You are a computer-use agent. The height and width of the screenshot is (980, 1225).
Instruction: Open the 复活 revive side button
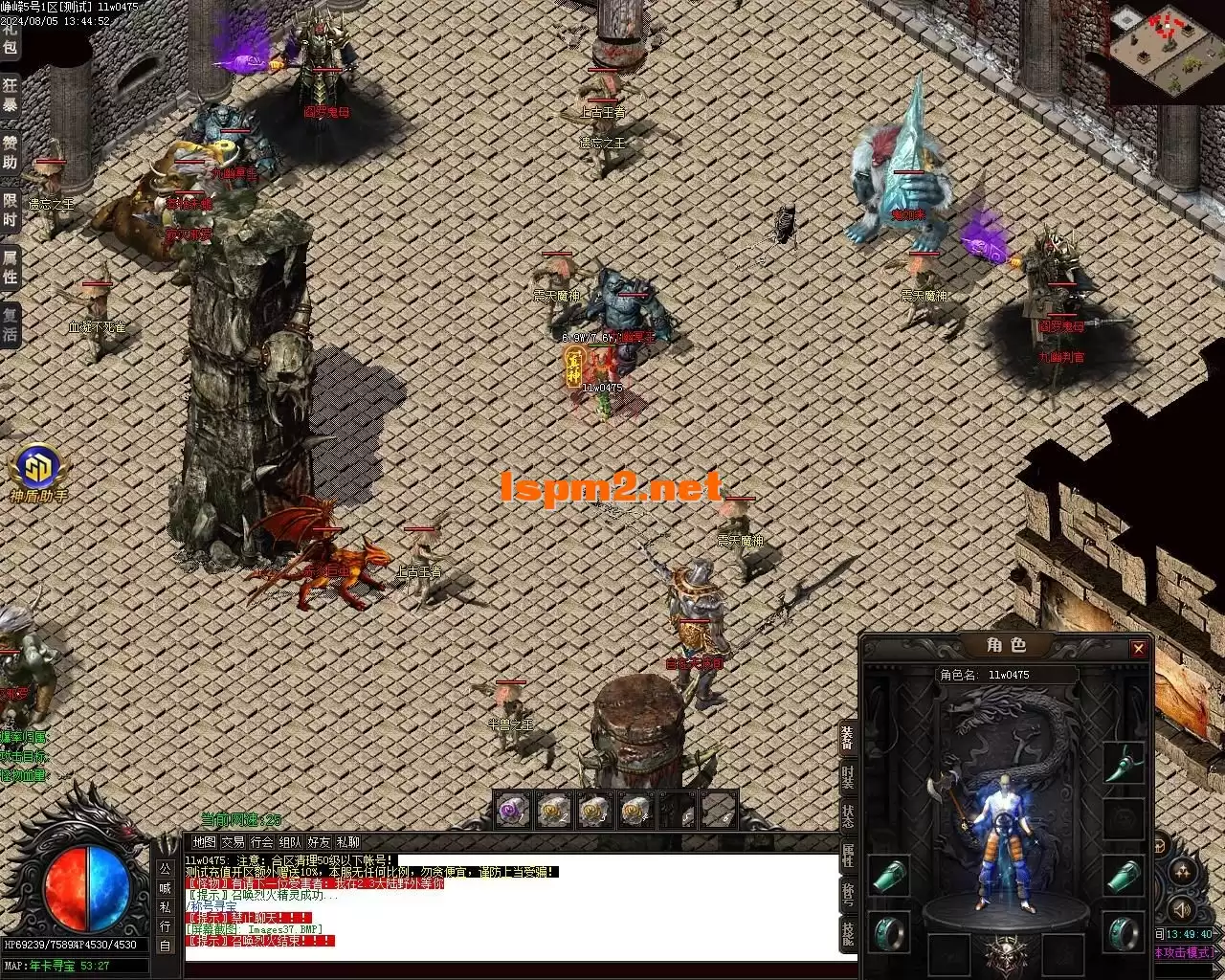coord(10,323)
